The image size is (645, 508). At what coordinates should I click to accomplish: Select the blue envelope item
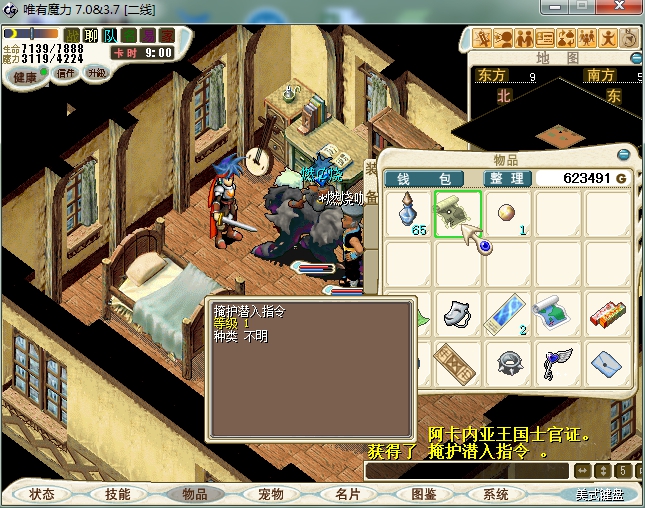click(608, 363)
